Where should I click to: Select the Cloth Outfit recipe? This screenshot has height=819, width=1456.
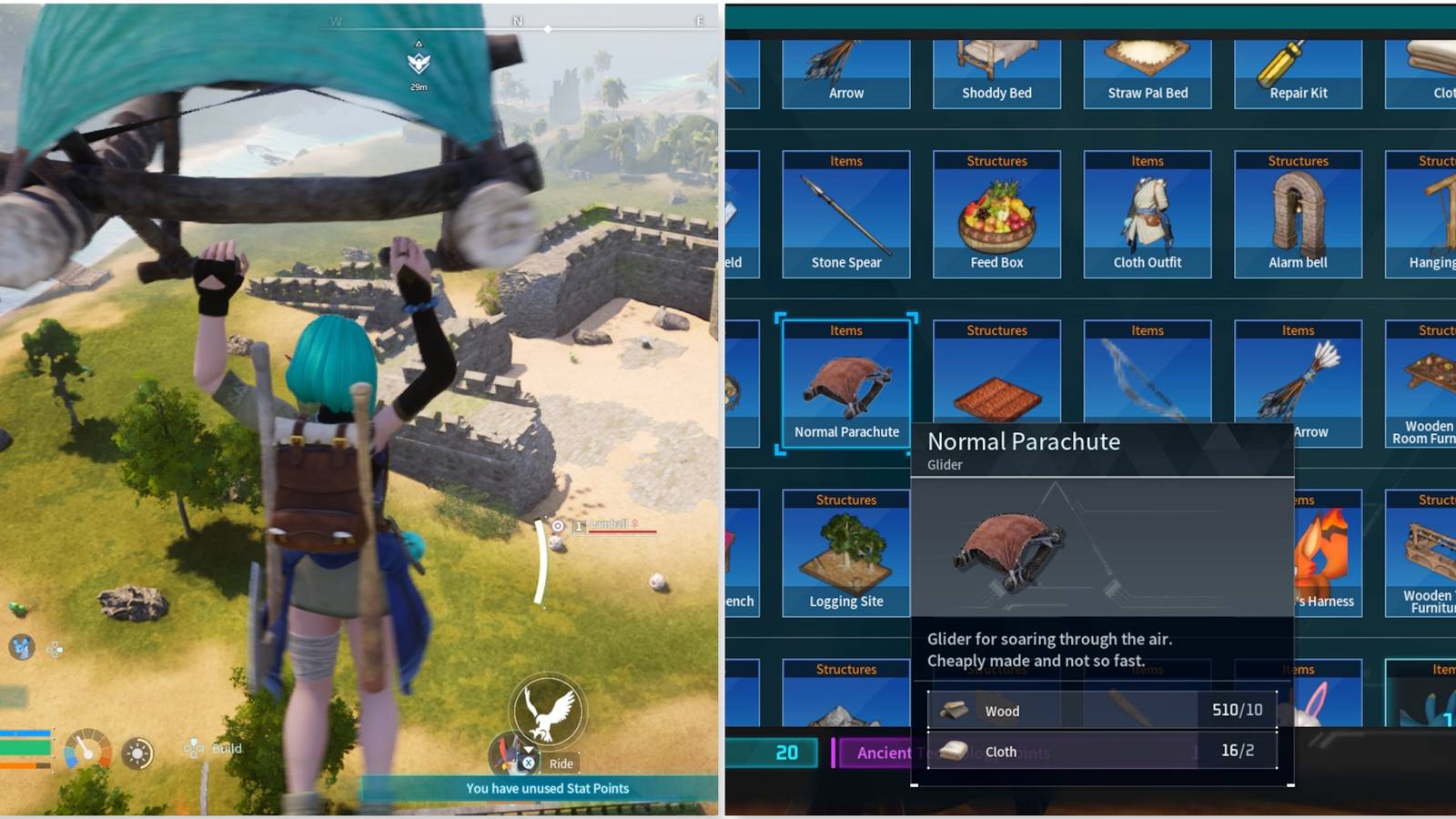pyautogui.click(x=1147, y=214)
